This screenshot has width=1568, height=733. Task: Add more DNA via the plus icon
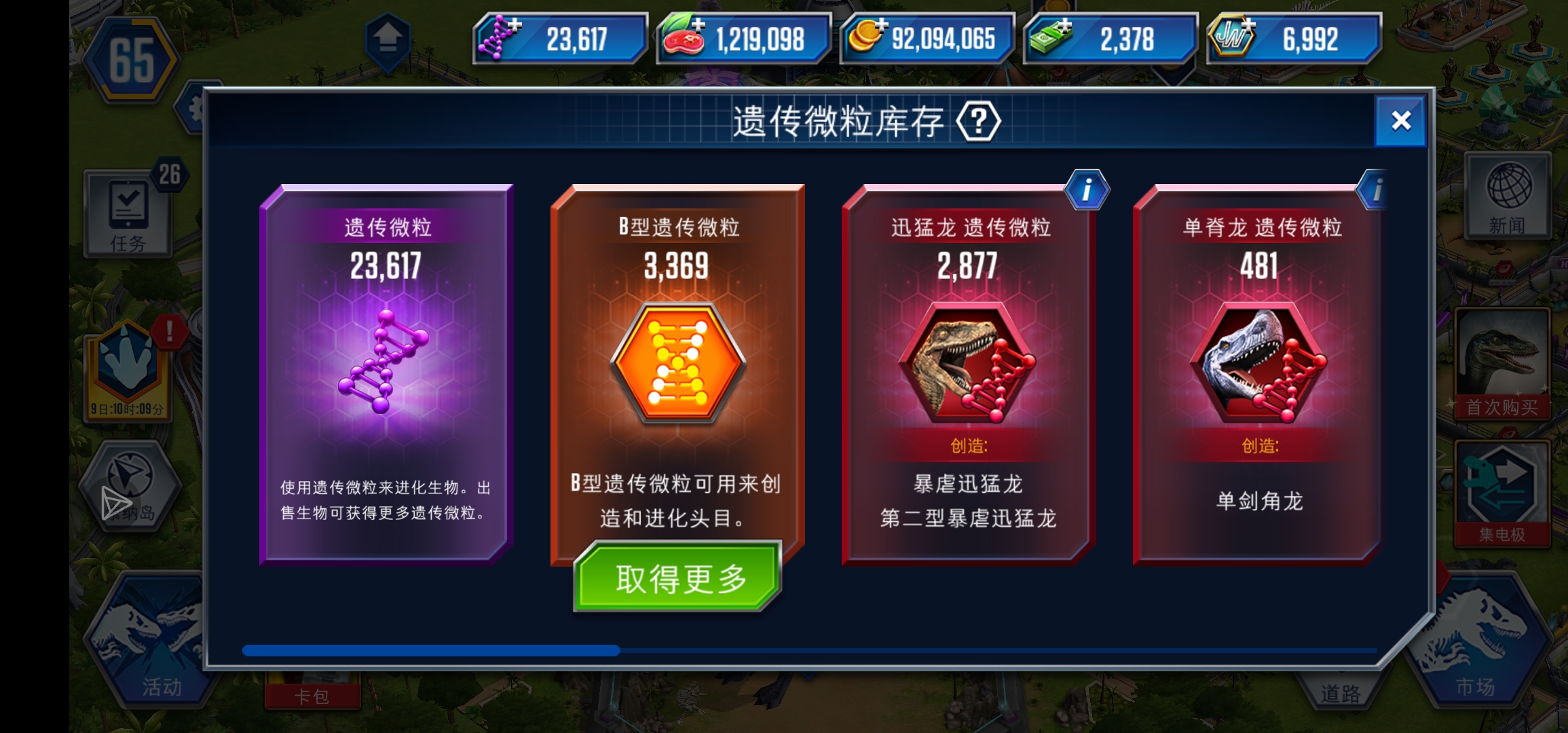coord(514,25)
